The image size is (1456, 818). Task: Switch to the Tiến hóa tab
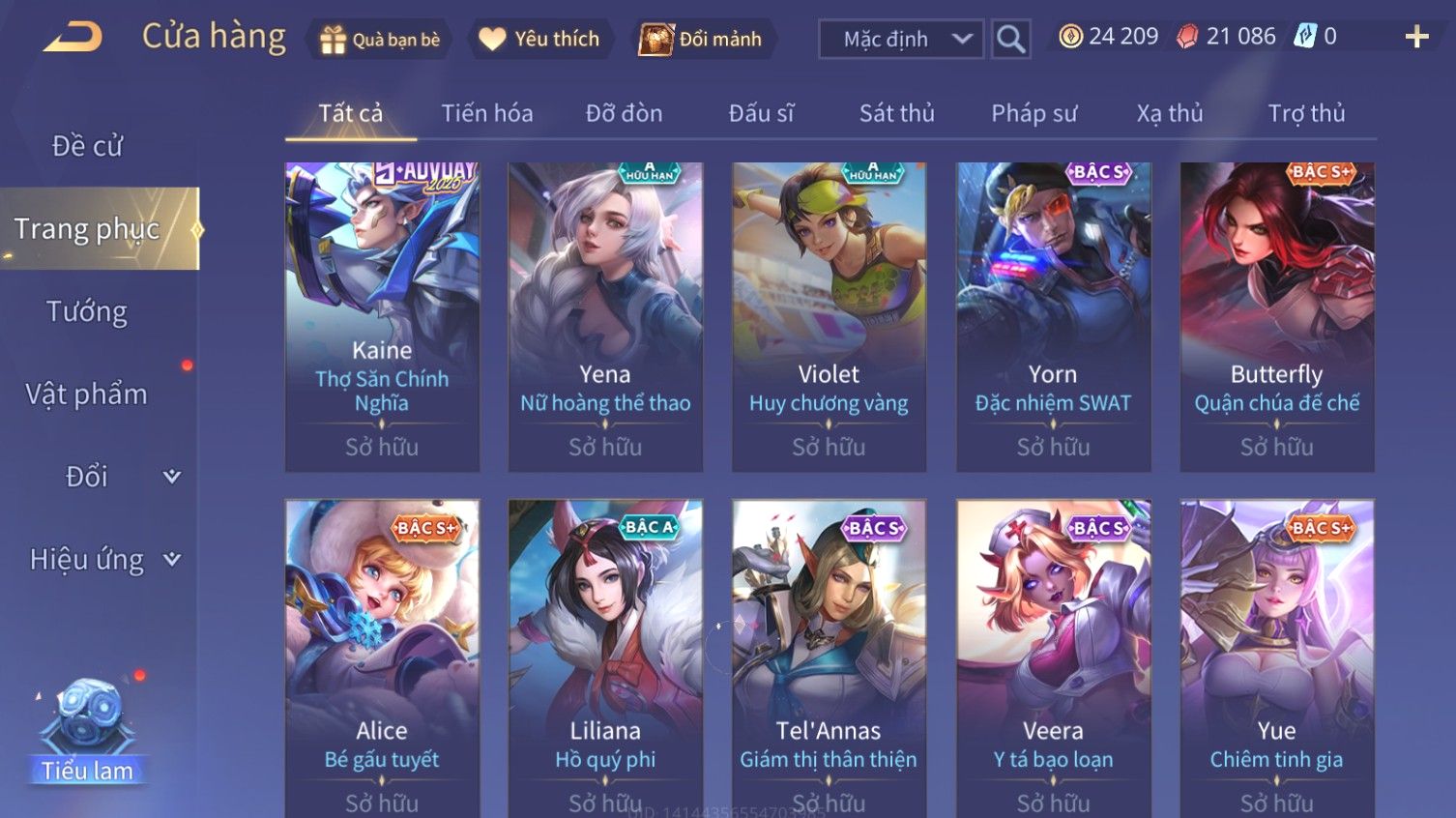(487, 114)
